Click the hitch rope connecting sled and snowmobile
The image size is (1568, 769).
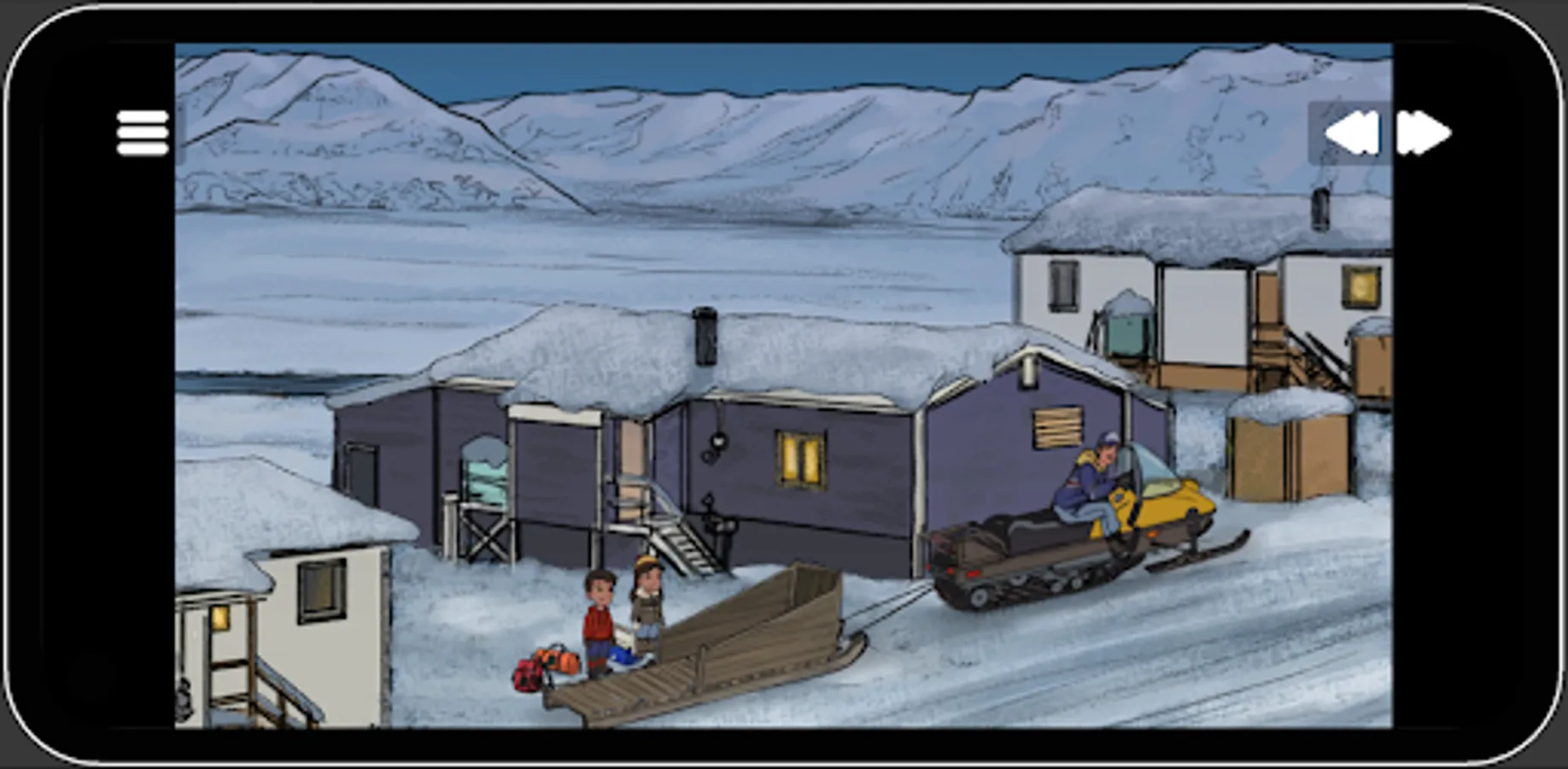tap(892, 598)
